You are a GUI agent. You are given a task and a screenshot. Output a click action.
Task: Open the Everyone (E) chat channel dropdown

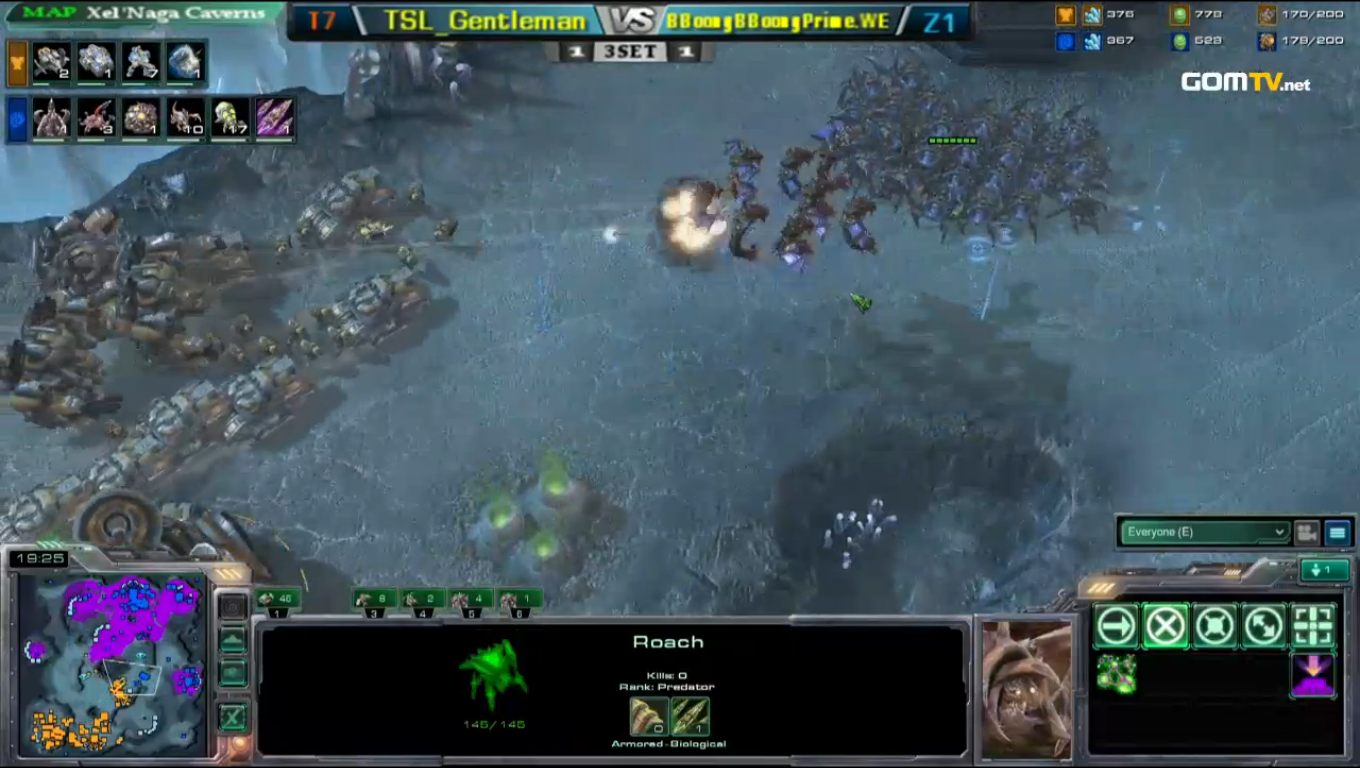1203,532
